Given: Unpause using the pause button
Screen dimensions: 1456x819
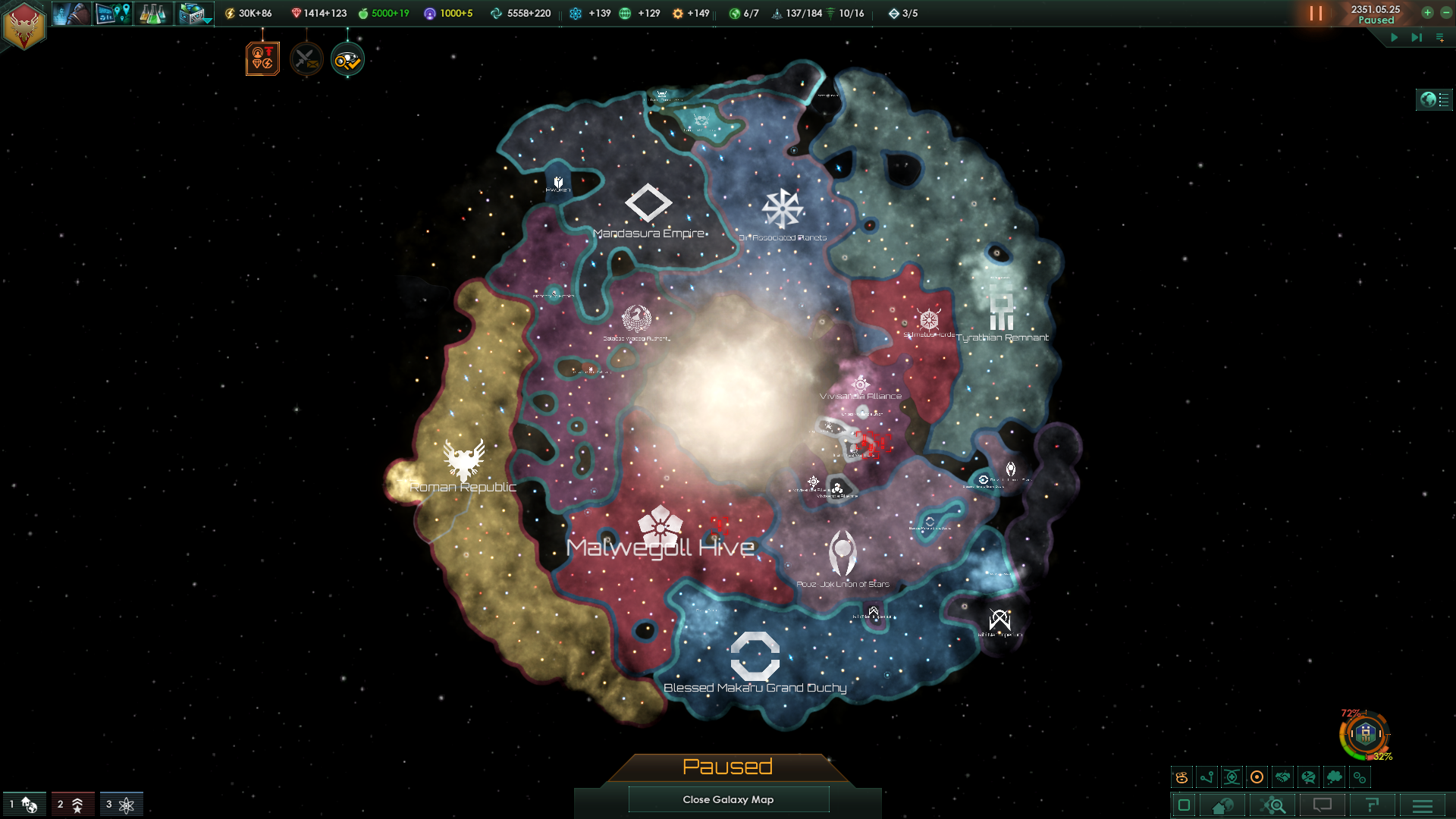Looking at the screenshot, I should pos(1317,13).
